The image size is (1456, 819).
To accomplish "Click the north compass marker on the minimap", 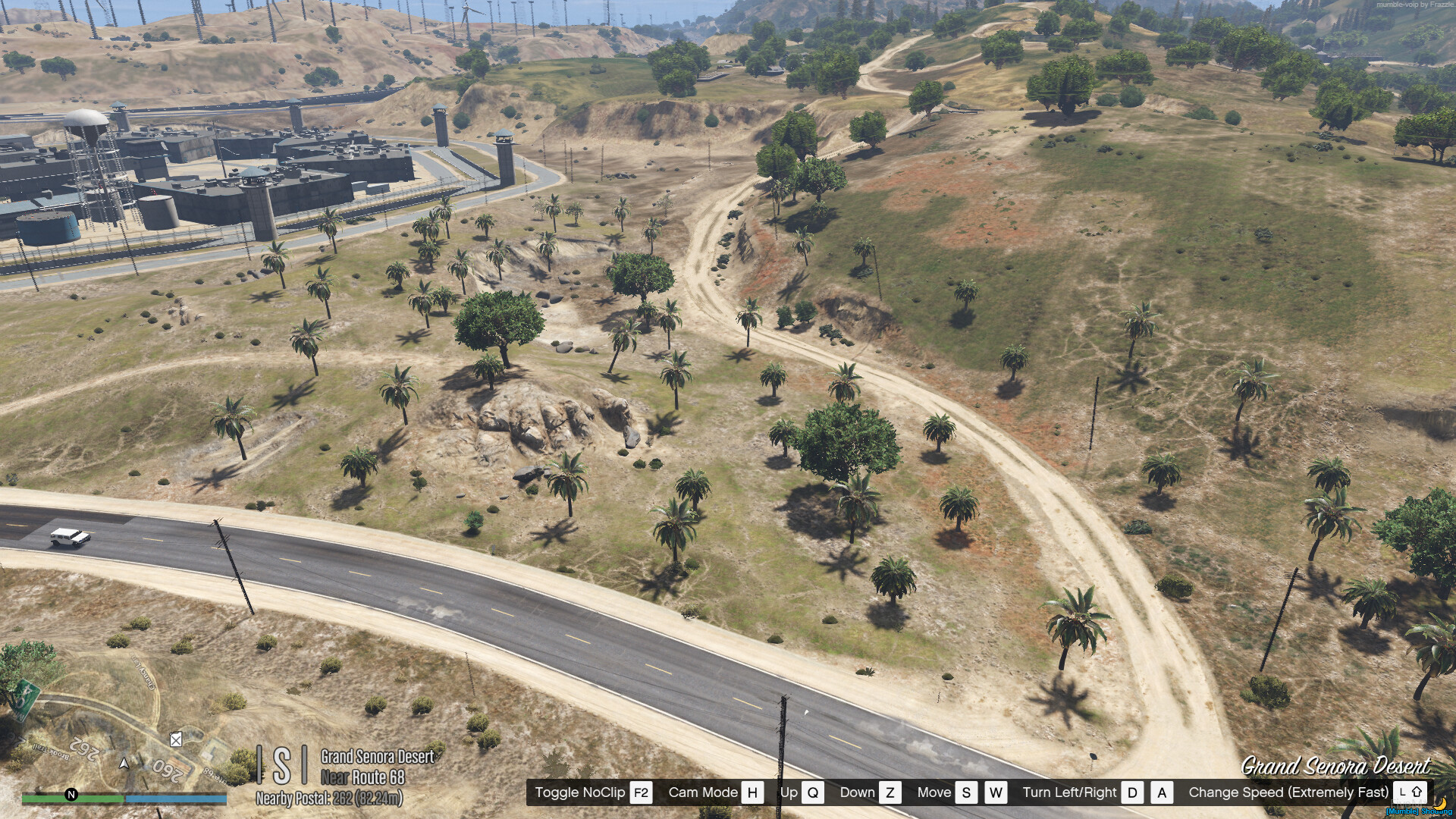I will click(71, 795).
